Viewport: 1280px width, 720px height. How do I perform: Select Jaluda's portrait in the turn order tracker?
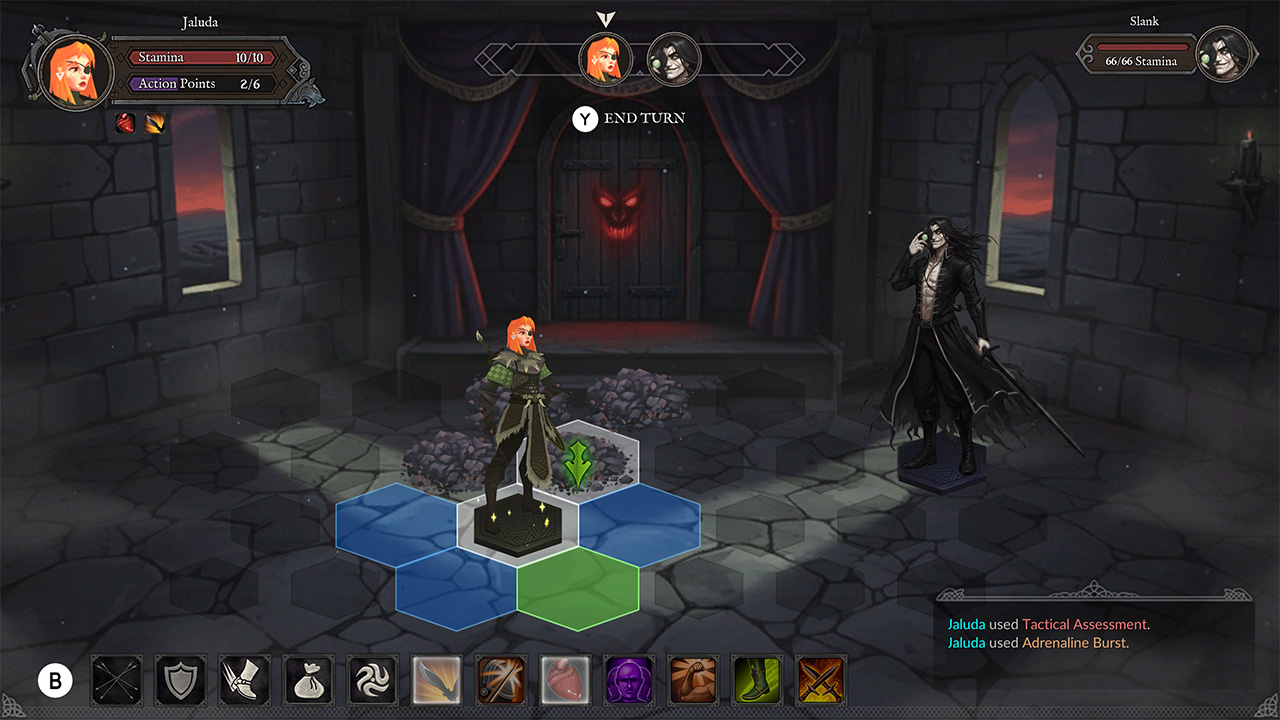[605, 60]
